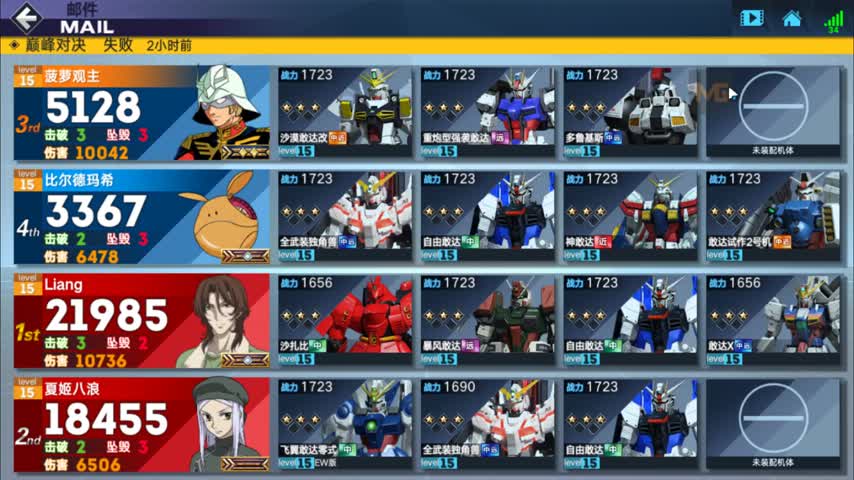Open the 神敢达 mech card

point(631,216)
